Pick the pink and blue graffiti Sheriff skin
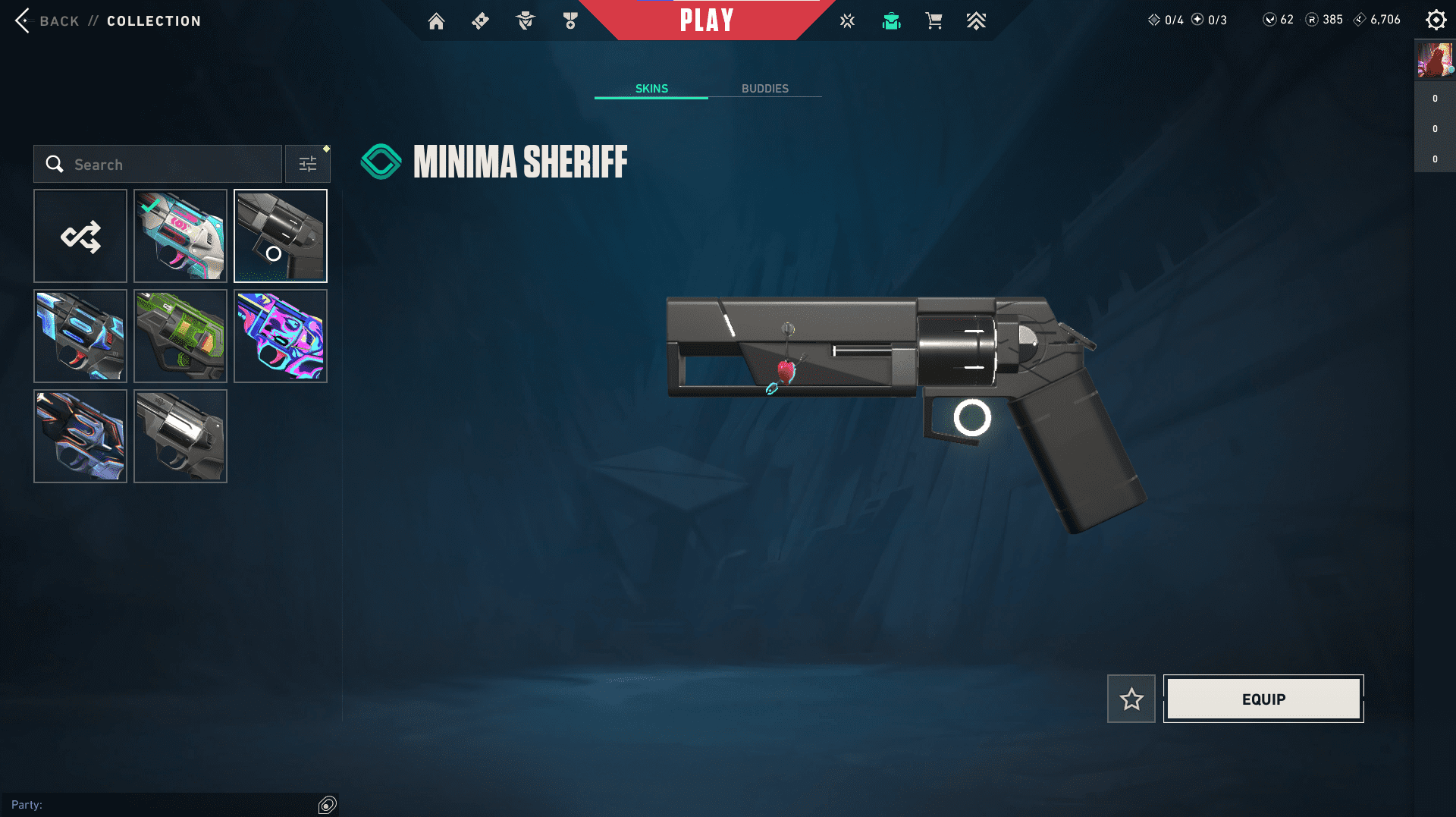Screen dimensions: 1456x817 281,336
